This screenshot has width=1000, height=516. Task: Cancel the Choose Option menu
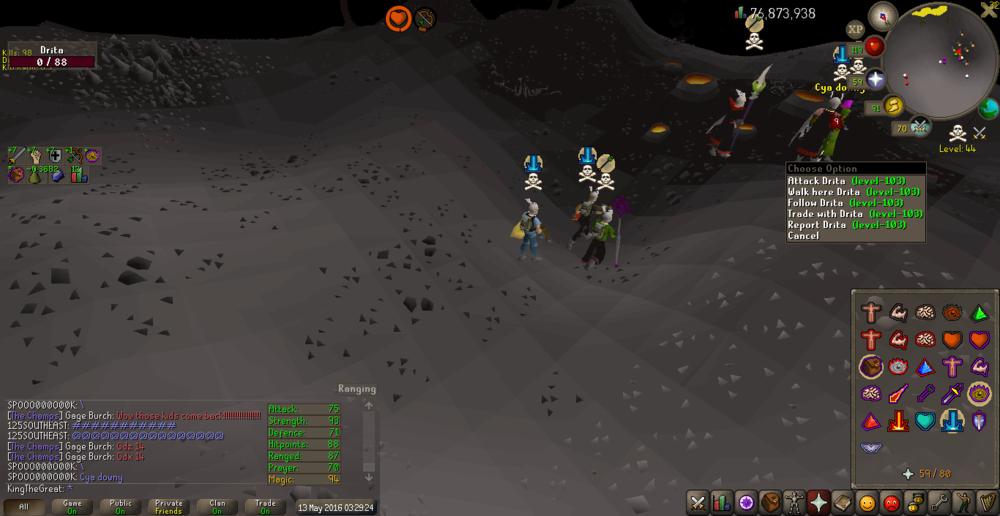[x=803, y=236]
